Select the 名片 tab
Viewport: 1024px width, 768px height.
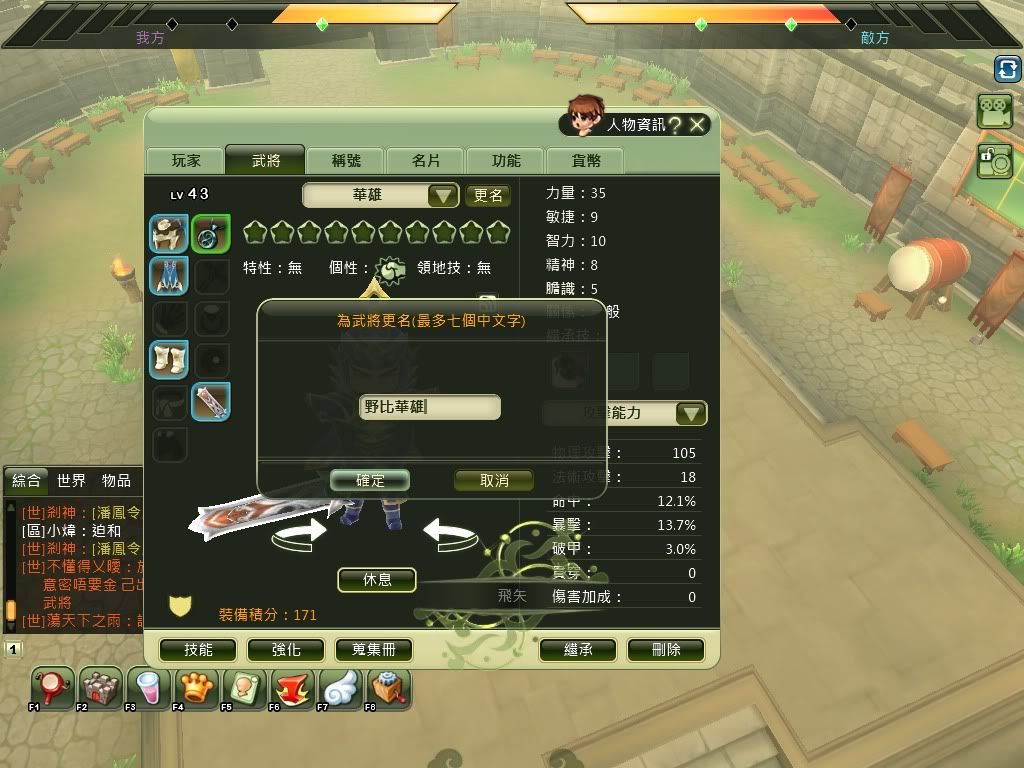coord(426,161)
